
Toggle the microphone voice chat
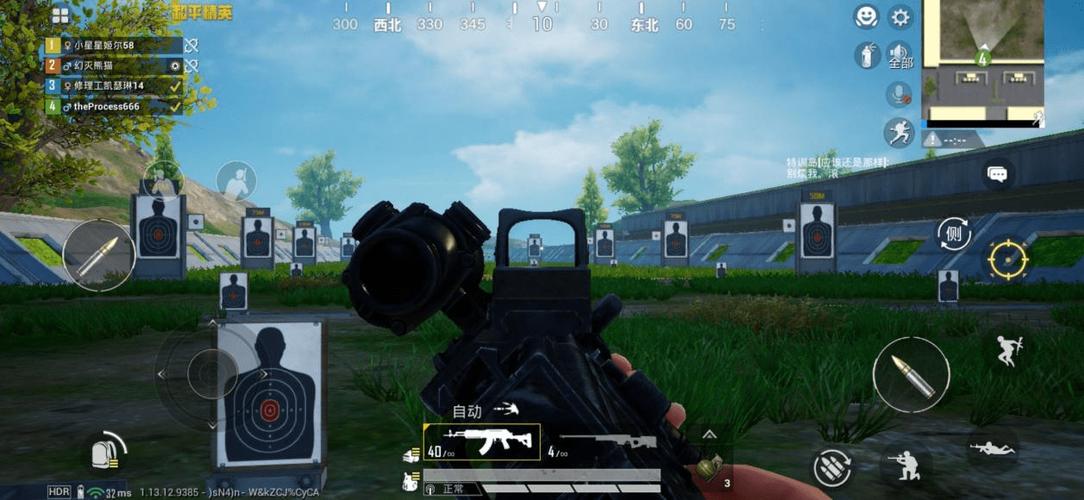899,94
